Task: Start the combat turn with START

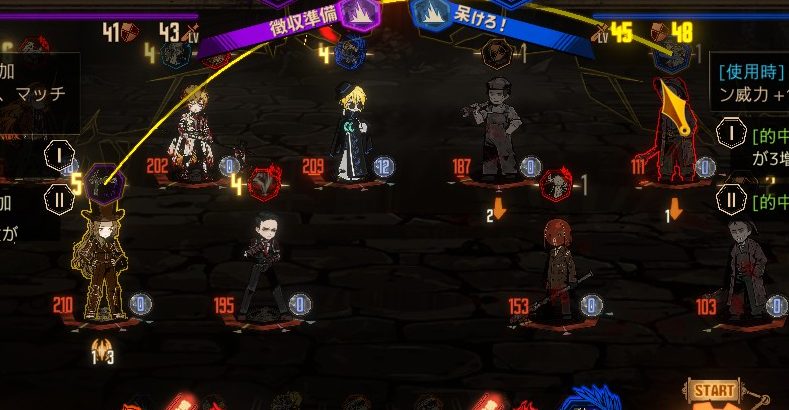Action: 714,391
